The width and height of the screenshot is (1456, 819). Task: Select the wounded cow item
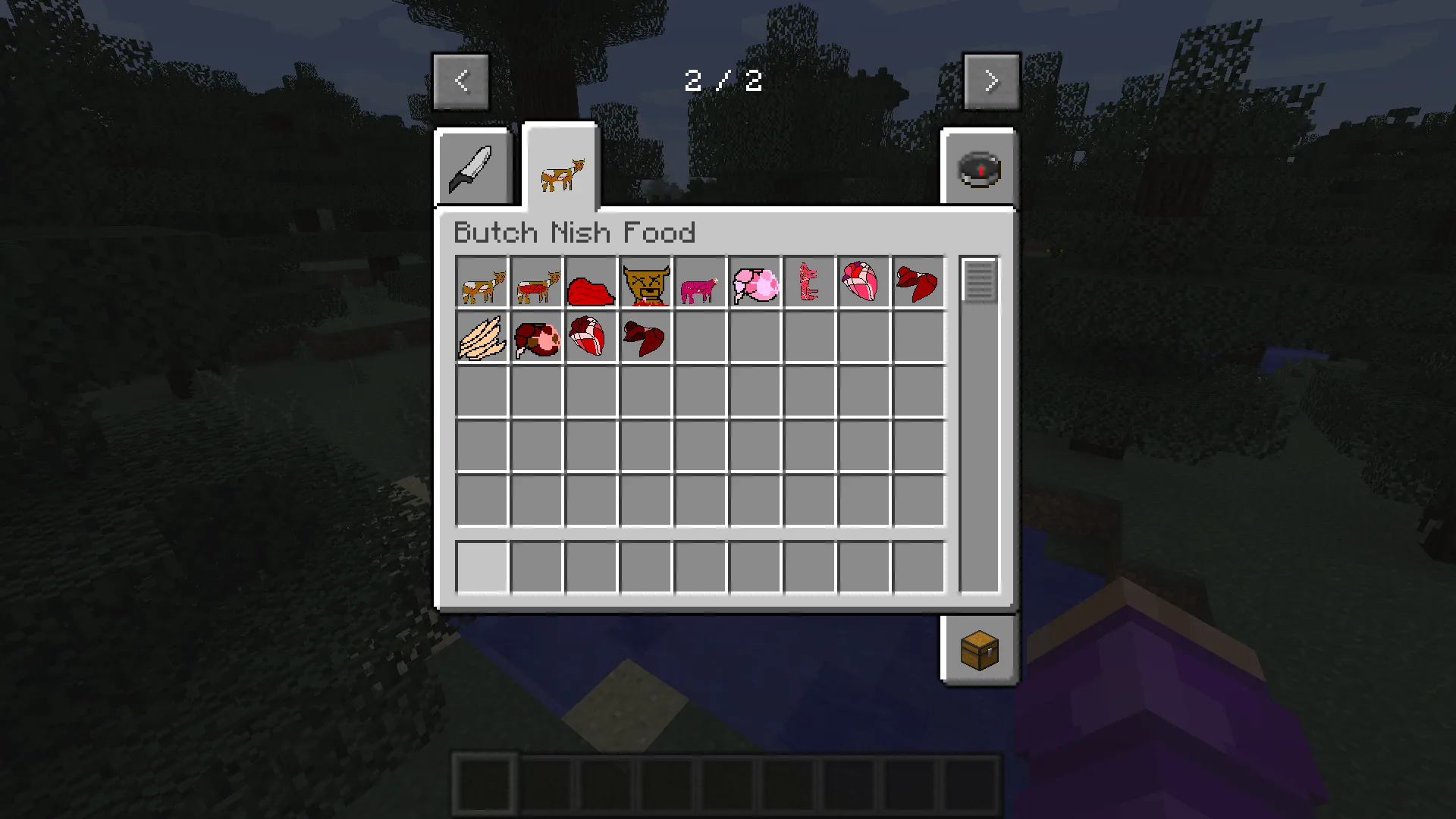click(482, 283)
